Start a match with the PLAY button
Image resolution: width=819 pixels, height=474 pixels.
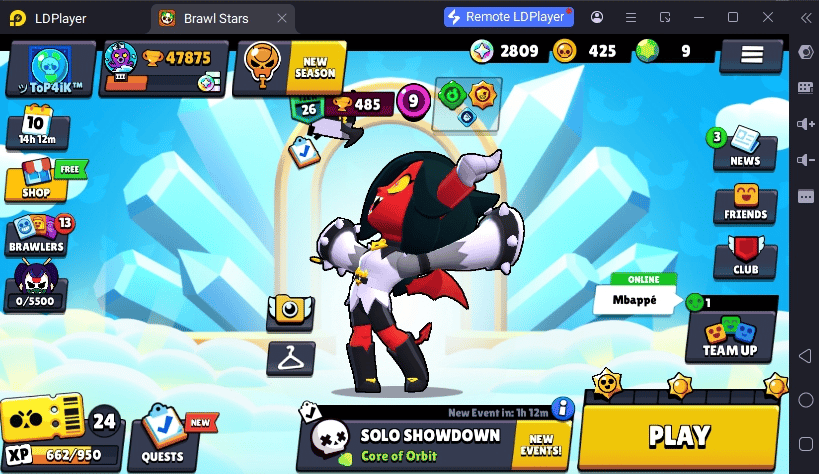(679, 436)
